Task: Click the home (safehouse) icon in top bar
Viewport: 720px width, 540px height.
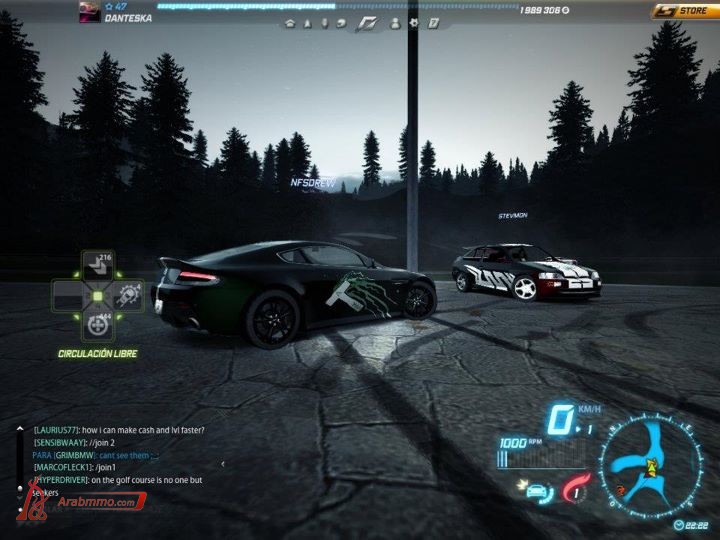Action: [x=290, y=22]
